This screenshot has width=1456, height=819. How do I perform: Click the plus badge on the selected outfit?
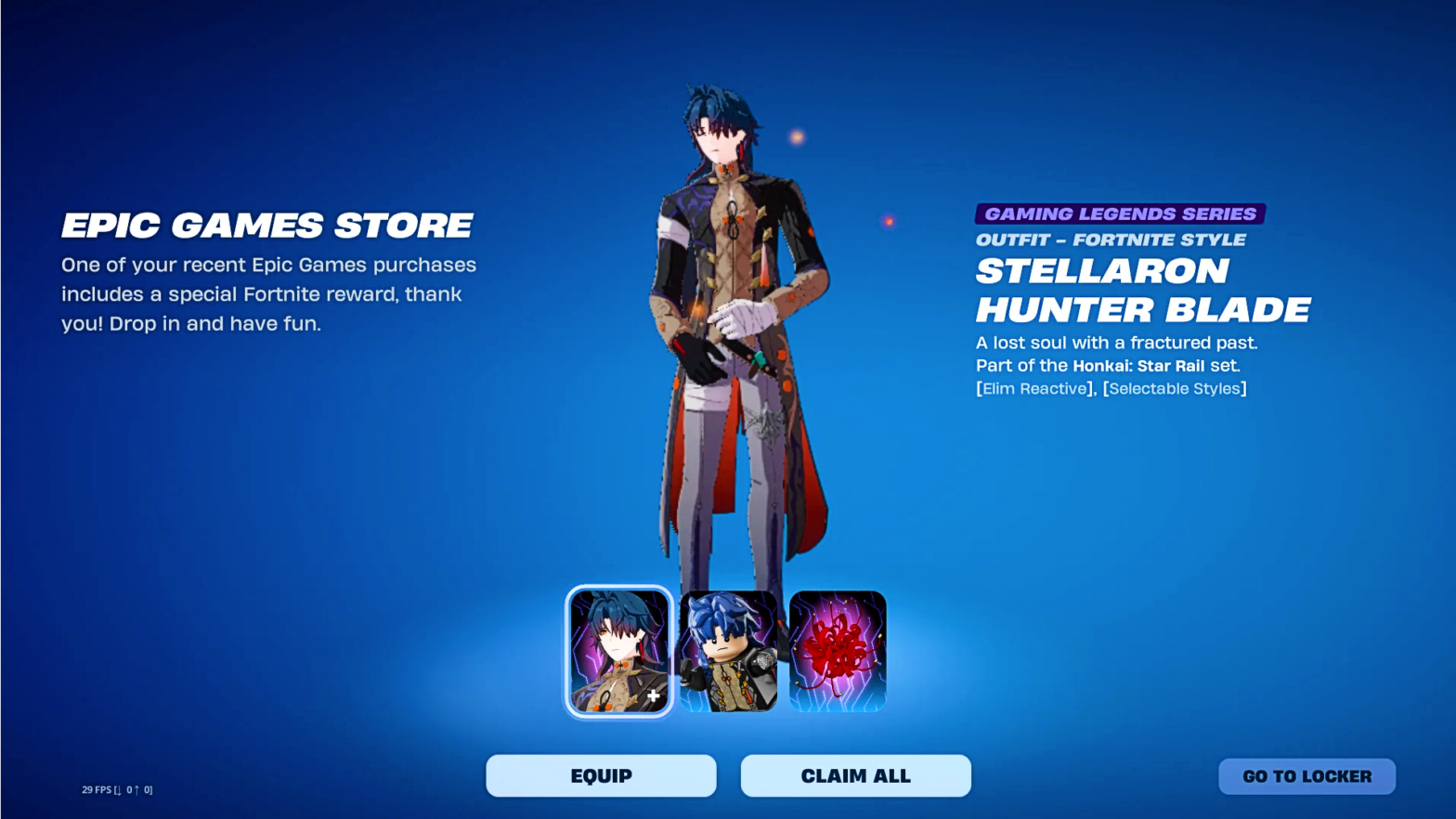653,694
